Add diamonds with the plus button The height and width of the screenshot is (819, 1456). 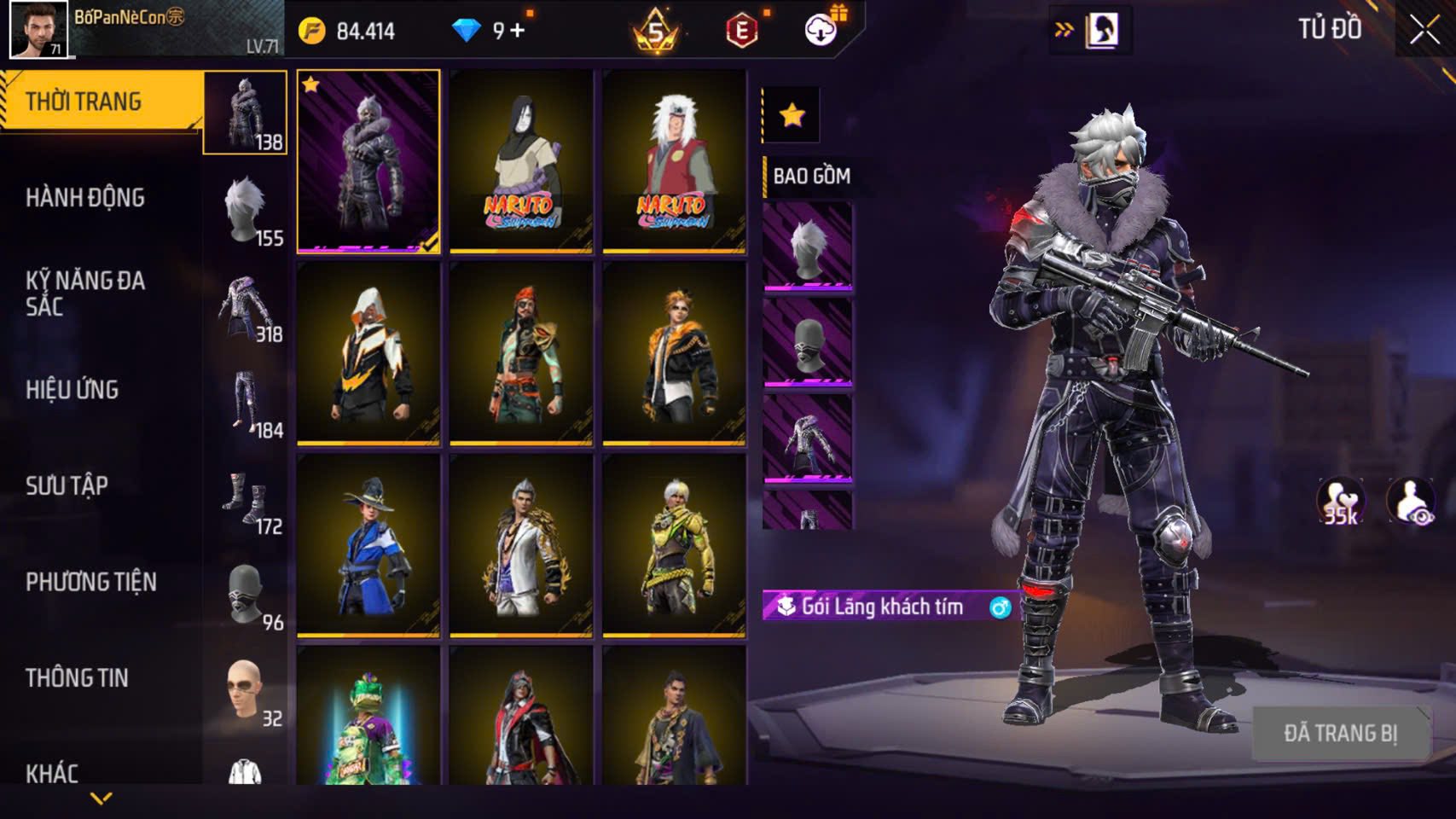(518, 32)
